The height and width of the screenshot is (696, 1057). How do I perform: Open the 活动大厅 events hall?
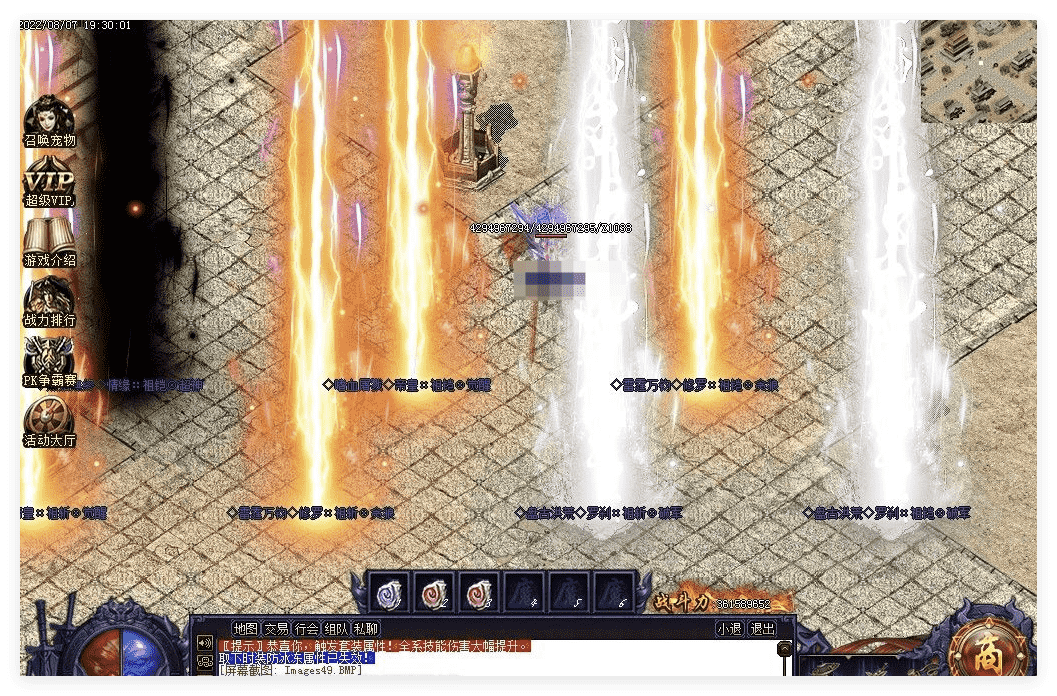pyautogui.click(x=49, y=421)
